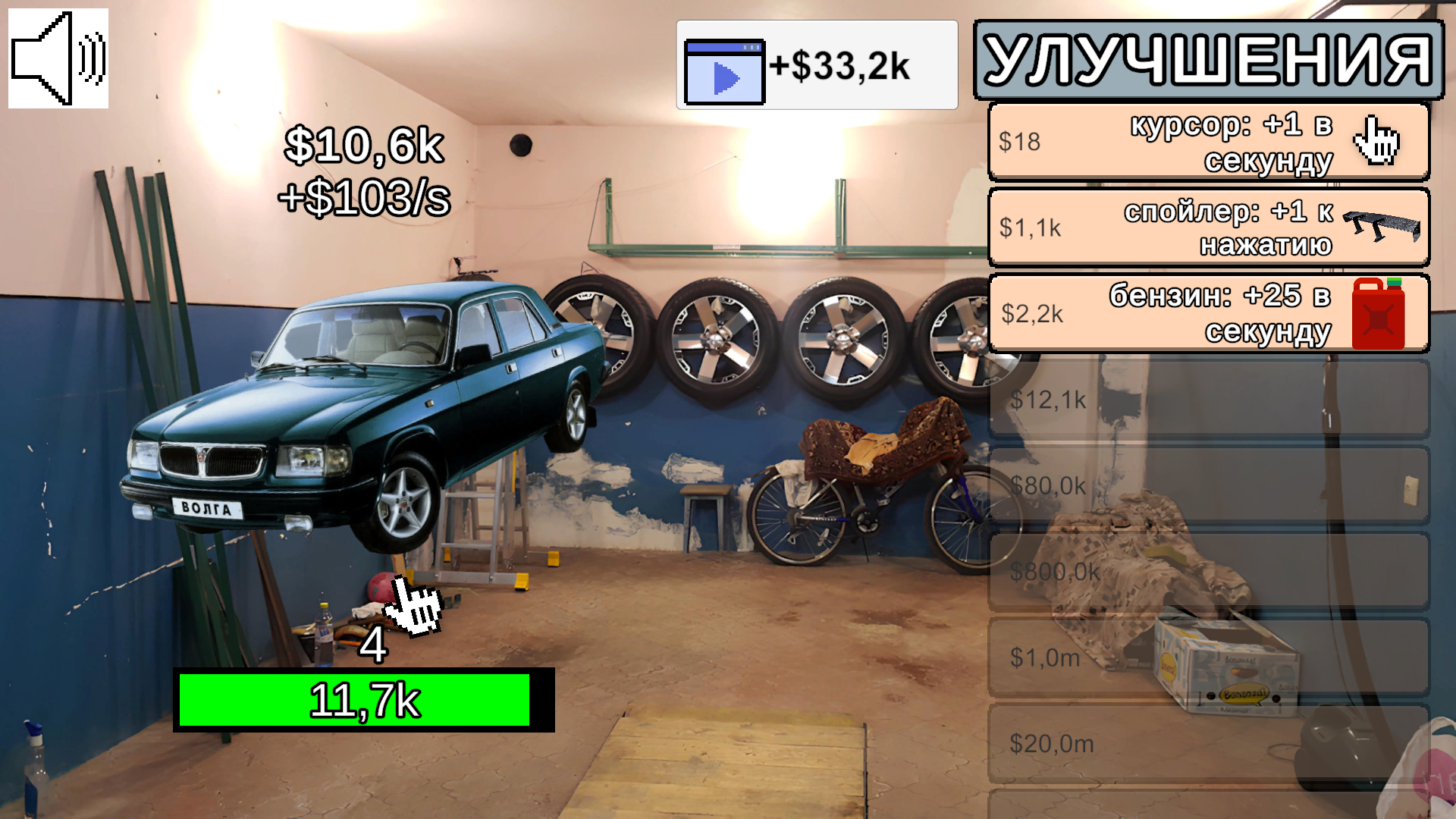
Task: Buy the курсор +1 в секунду upgrade
Action: click(1206, 142)
